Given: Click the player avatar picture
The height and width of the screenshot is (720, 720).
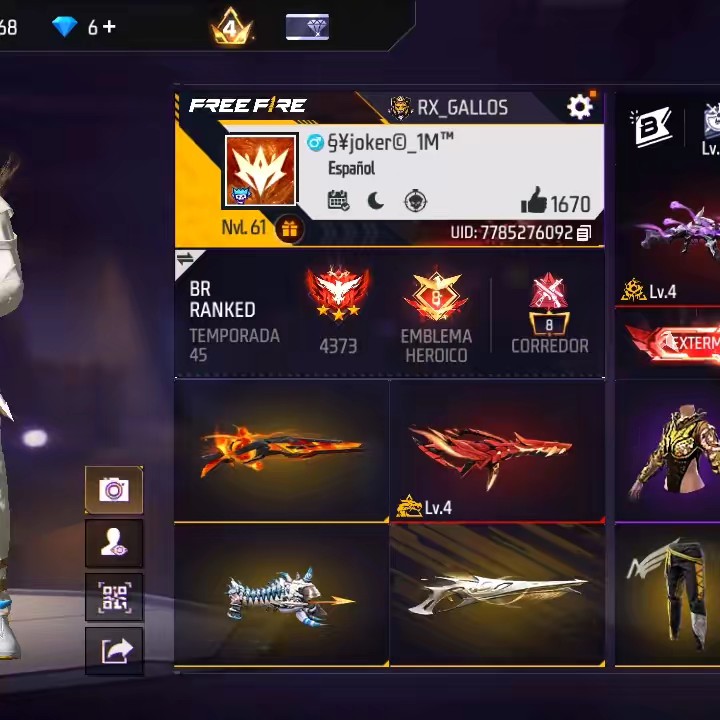Looking at the screenshot, I should tap(260, 171).
